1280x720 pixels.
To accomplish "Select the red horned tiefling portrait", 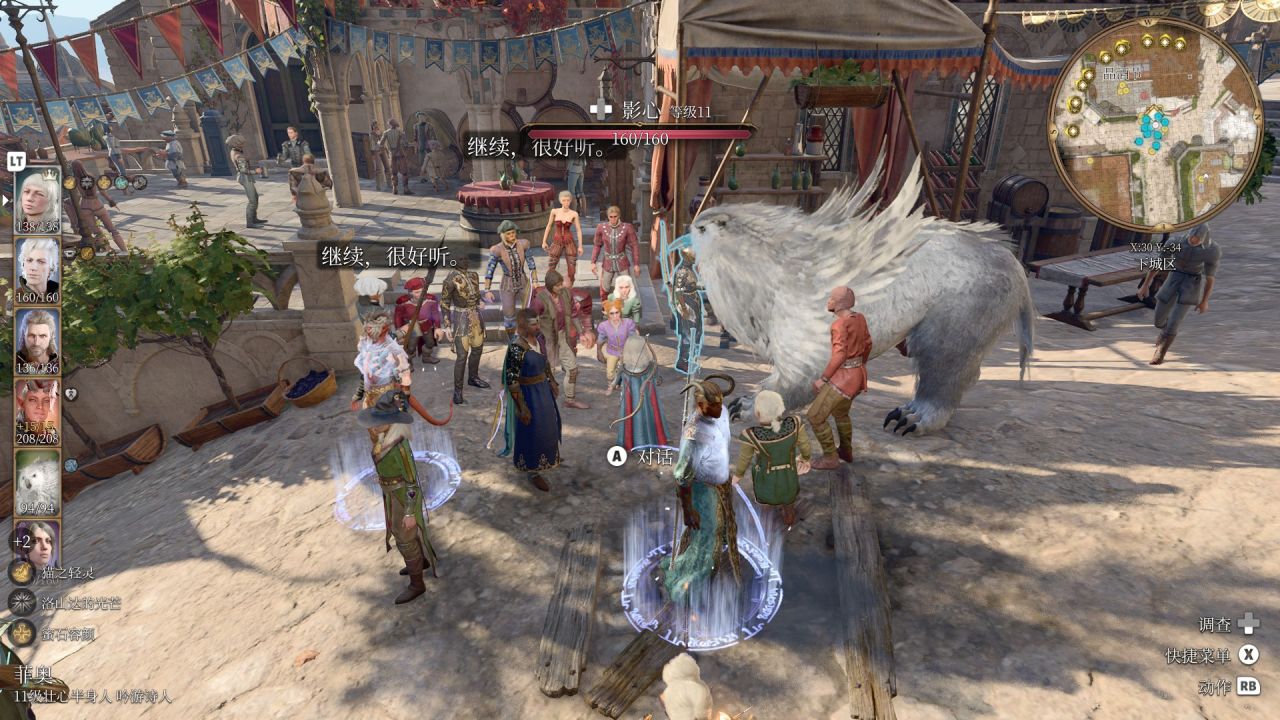I will [38, 410].
